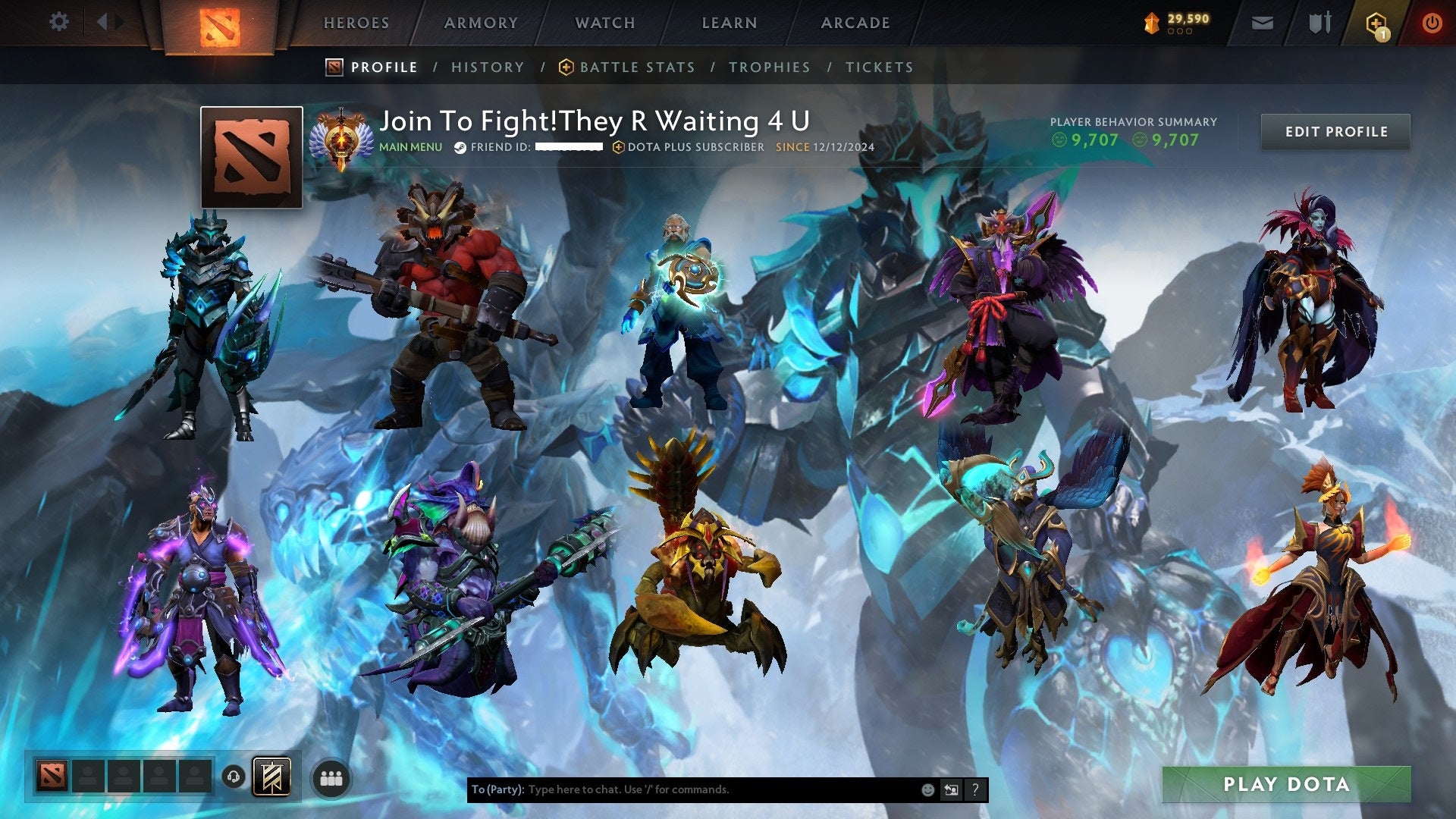
Task: Click the Dota 2 logo home icon
Action: point(218,22)
